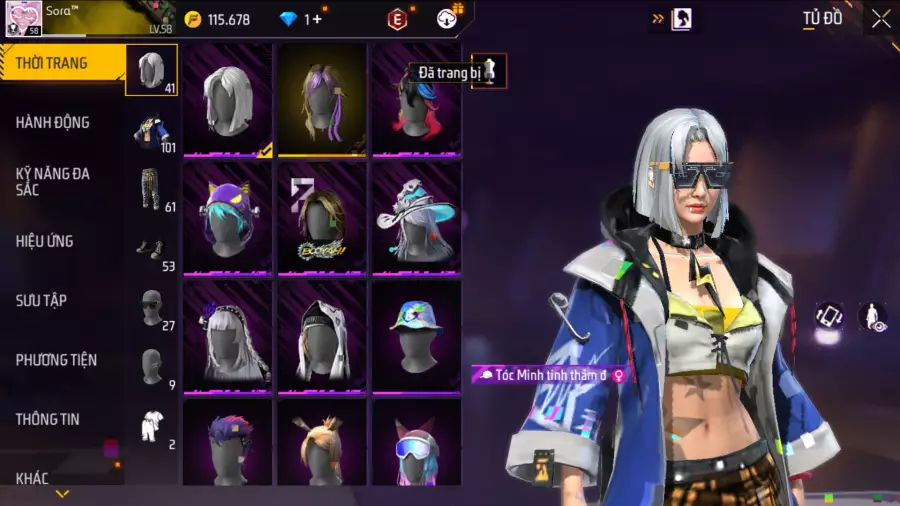Click the diamond currency top-up button
The width and height of the screenshot is (900, 506).
pos(318,19)
